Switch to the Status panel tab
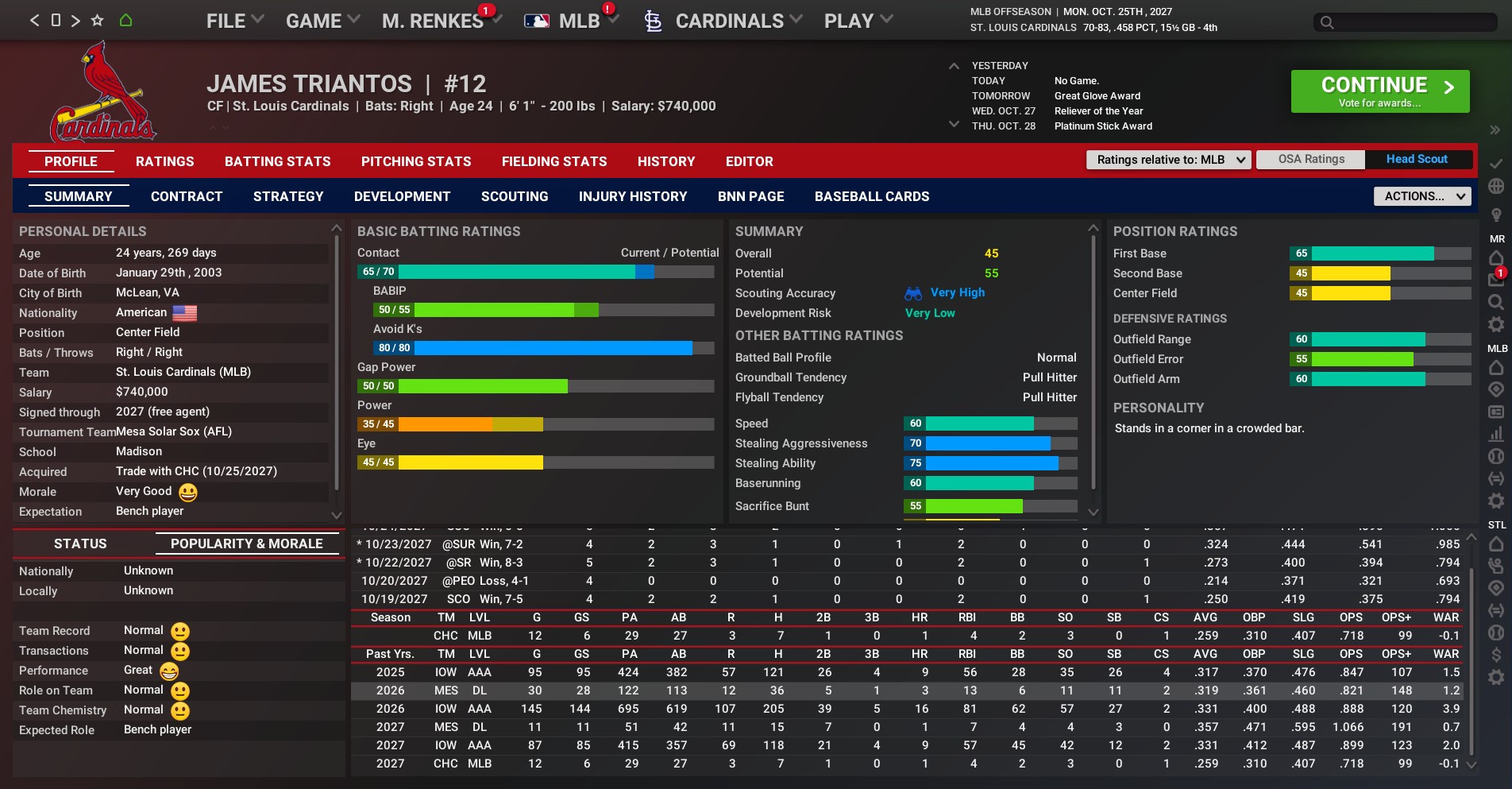 [x=80, y=543]
